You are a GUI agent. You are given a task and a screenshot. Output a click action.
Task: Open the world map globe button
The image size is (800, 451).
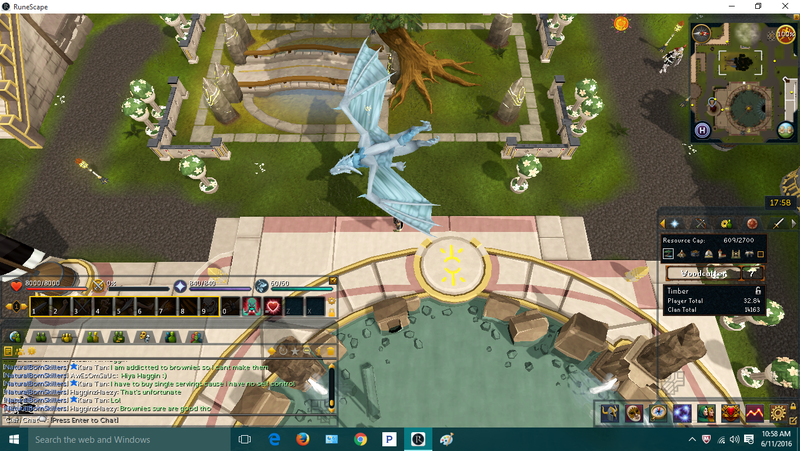(x=787, y=129)
